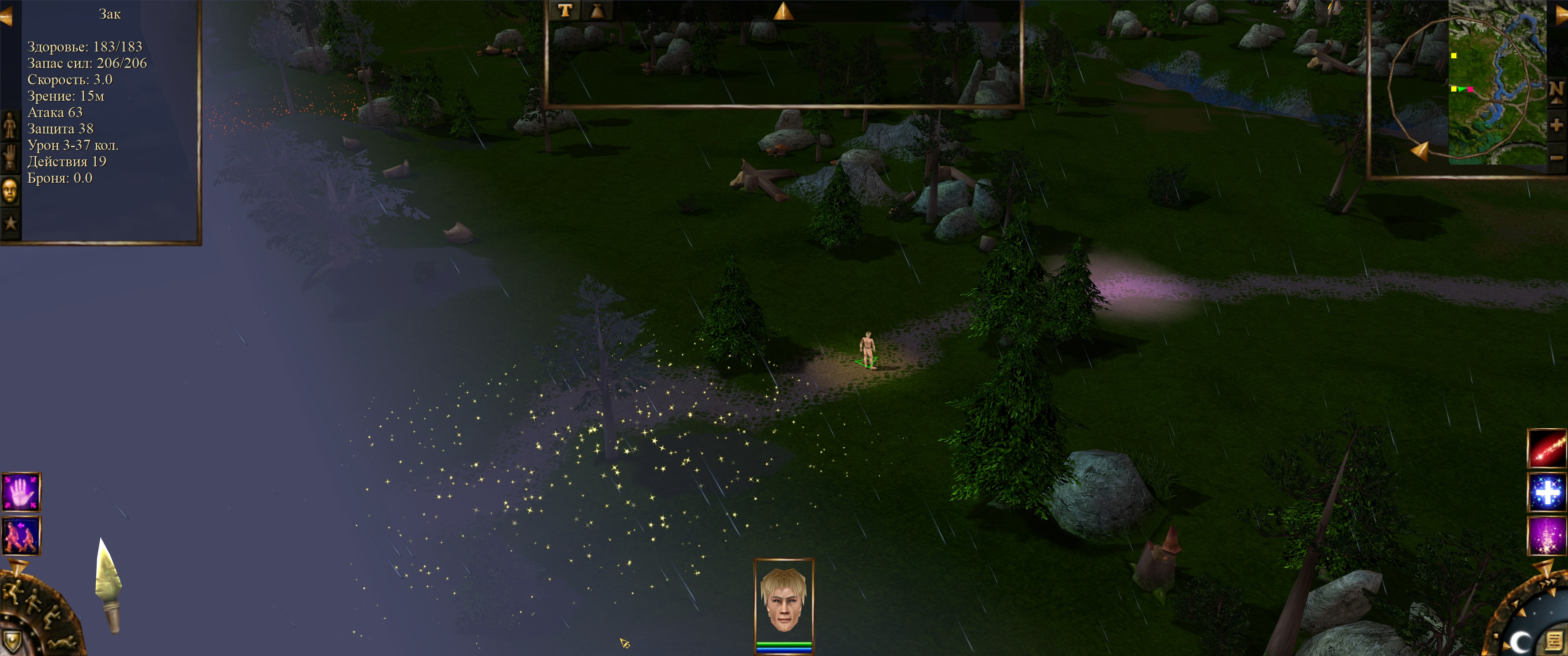The image size is (1568, 656).
Task: Click the shield icon on movement dial
Action: click(12, 640)
